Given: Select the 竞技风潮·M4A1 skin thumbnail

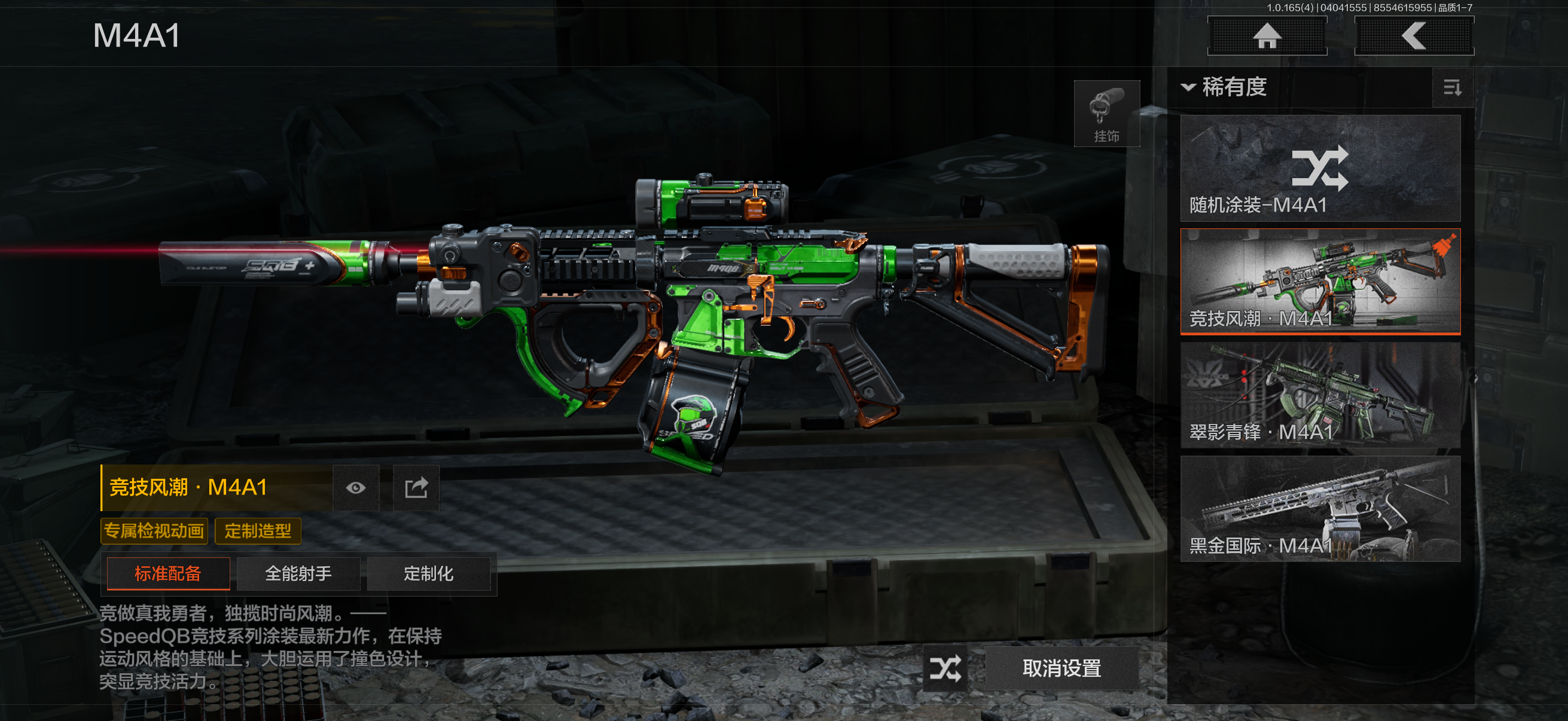Looking at the screenshot, I should 1320,282.
